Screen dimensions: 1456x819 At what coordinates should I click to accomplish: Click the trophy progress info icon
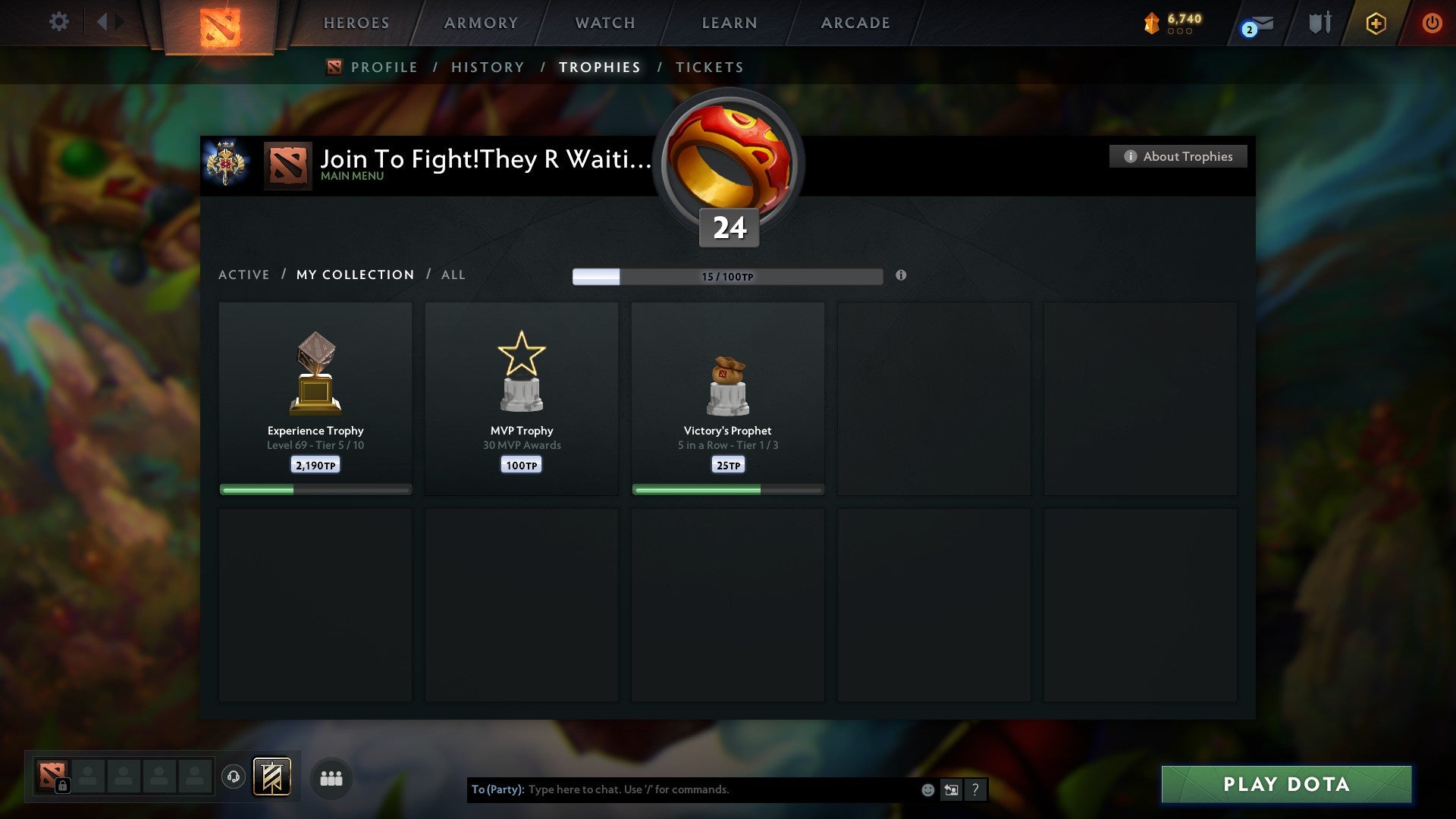(x=901, y=277)
